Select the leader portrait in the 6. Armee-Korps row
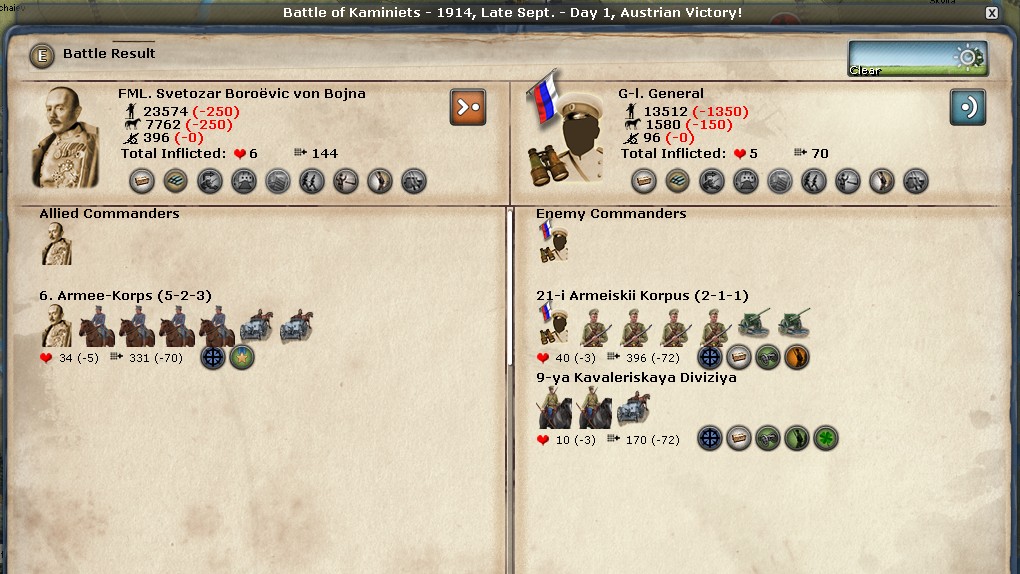 56,327
